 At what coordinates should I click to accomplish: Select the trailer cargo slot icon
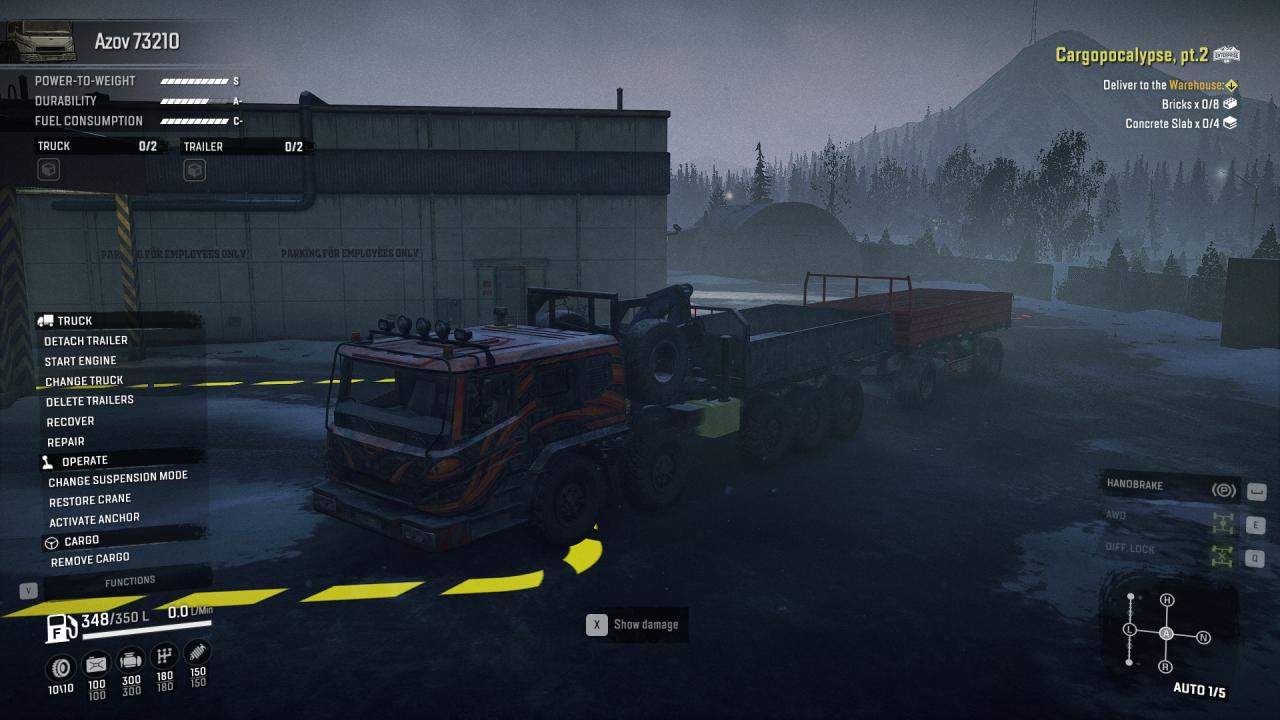[194, 171]
